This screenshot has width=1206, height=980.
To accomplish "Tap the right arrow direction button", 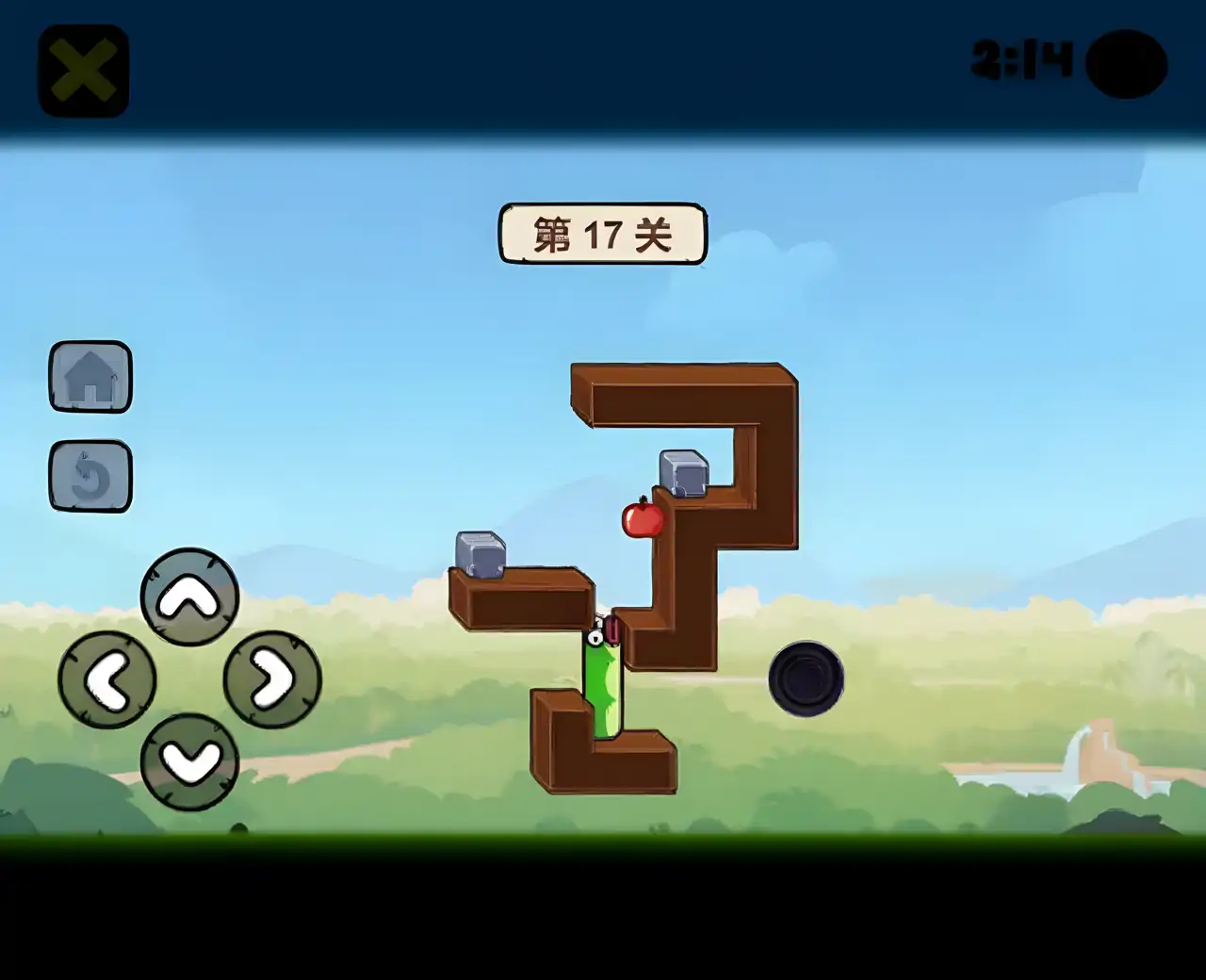I will (272, 679).
